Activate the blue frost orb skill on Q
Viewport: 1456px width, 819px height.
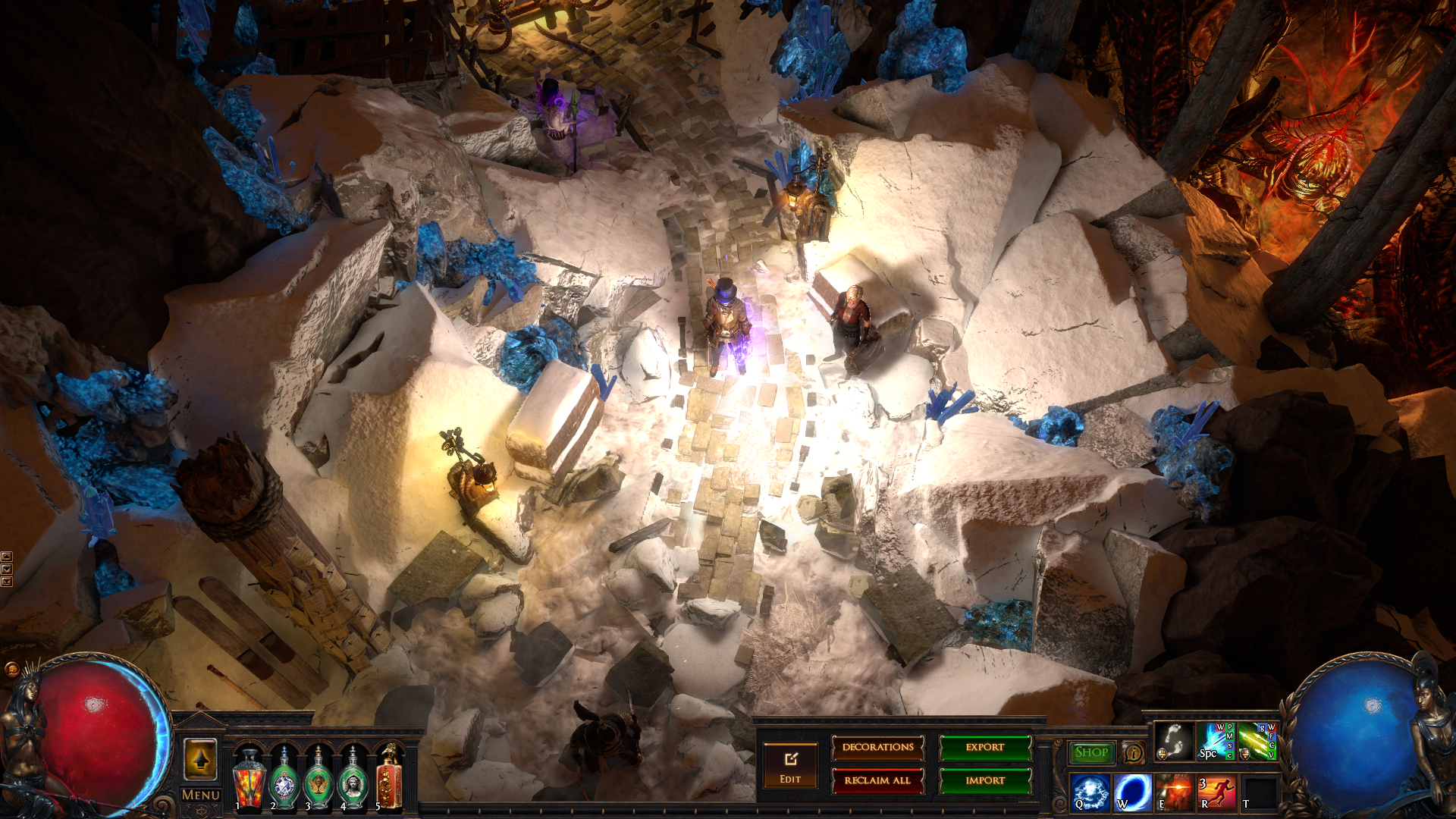pyautogui.click(x=1090, y=792)
